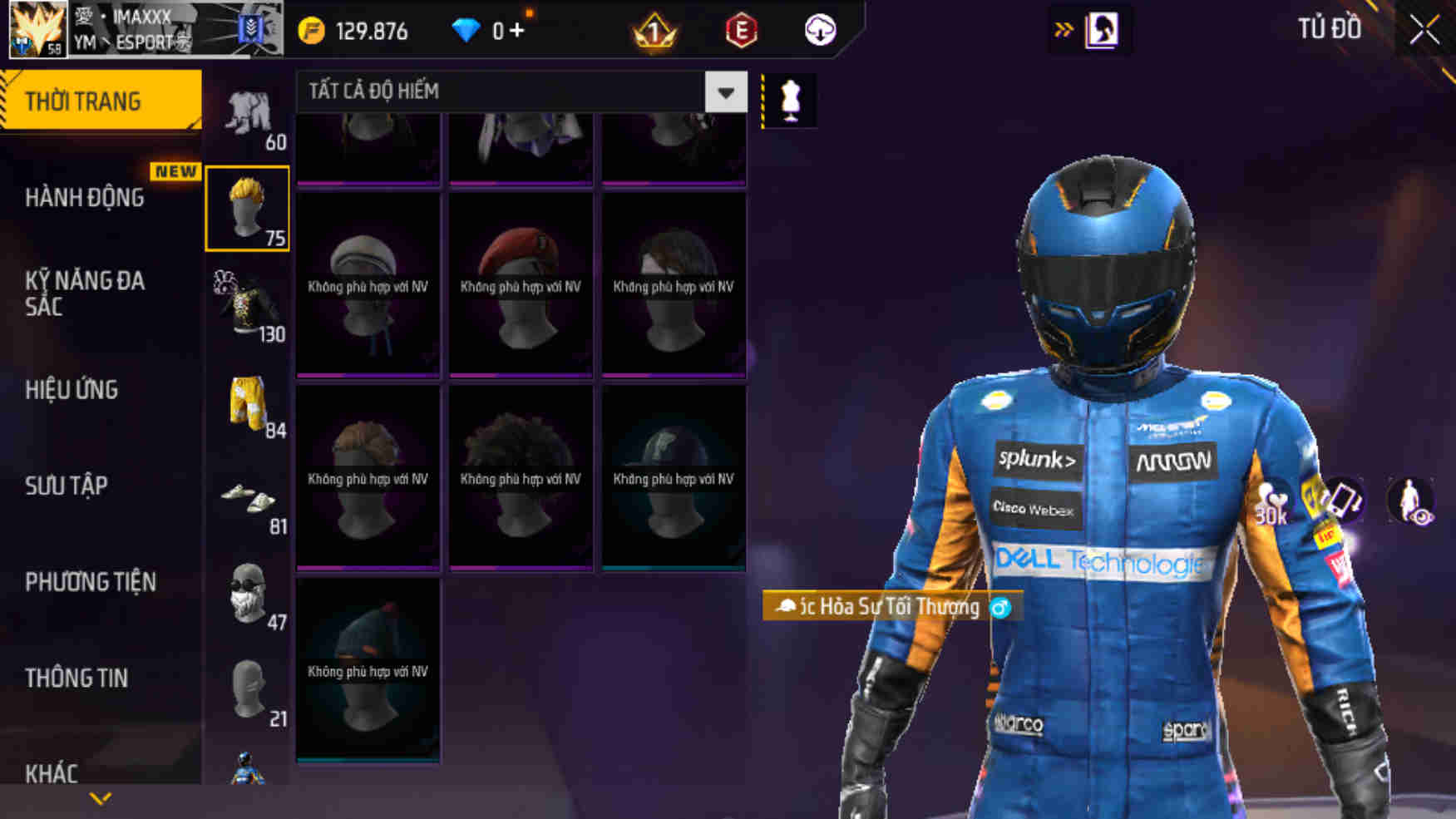Collapse the sidebar using the chevron below KHÁC
1456x819 pixels.
[x=101, y=799]
